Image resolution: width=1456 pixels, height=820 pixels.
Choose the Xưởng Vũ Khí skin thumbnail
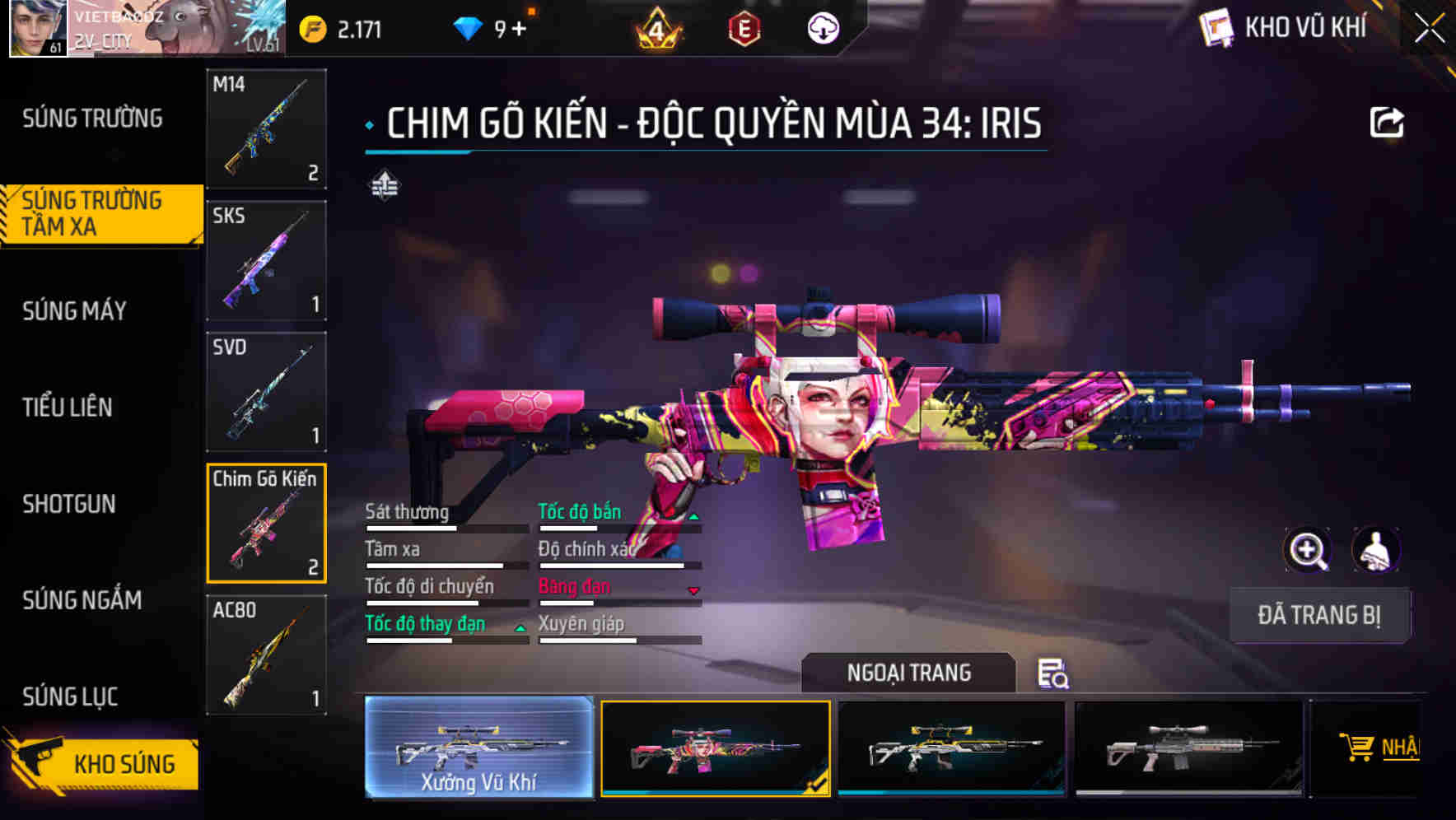tap(480, 749)
